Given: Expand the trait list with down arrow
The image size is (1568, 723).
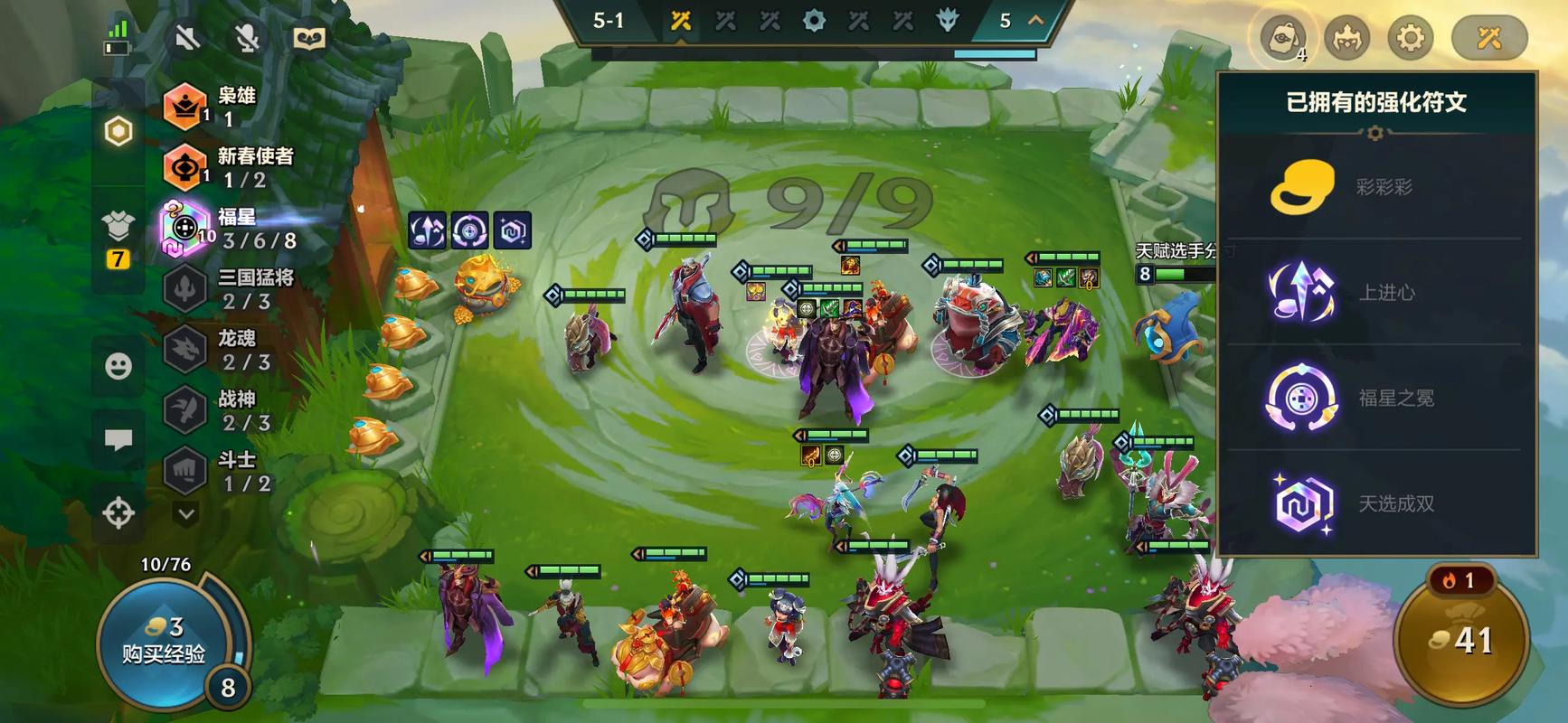Looking at the screenshot, I should [186, 514].
